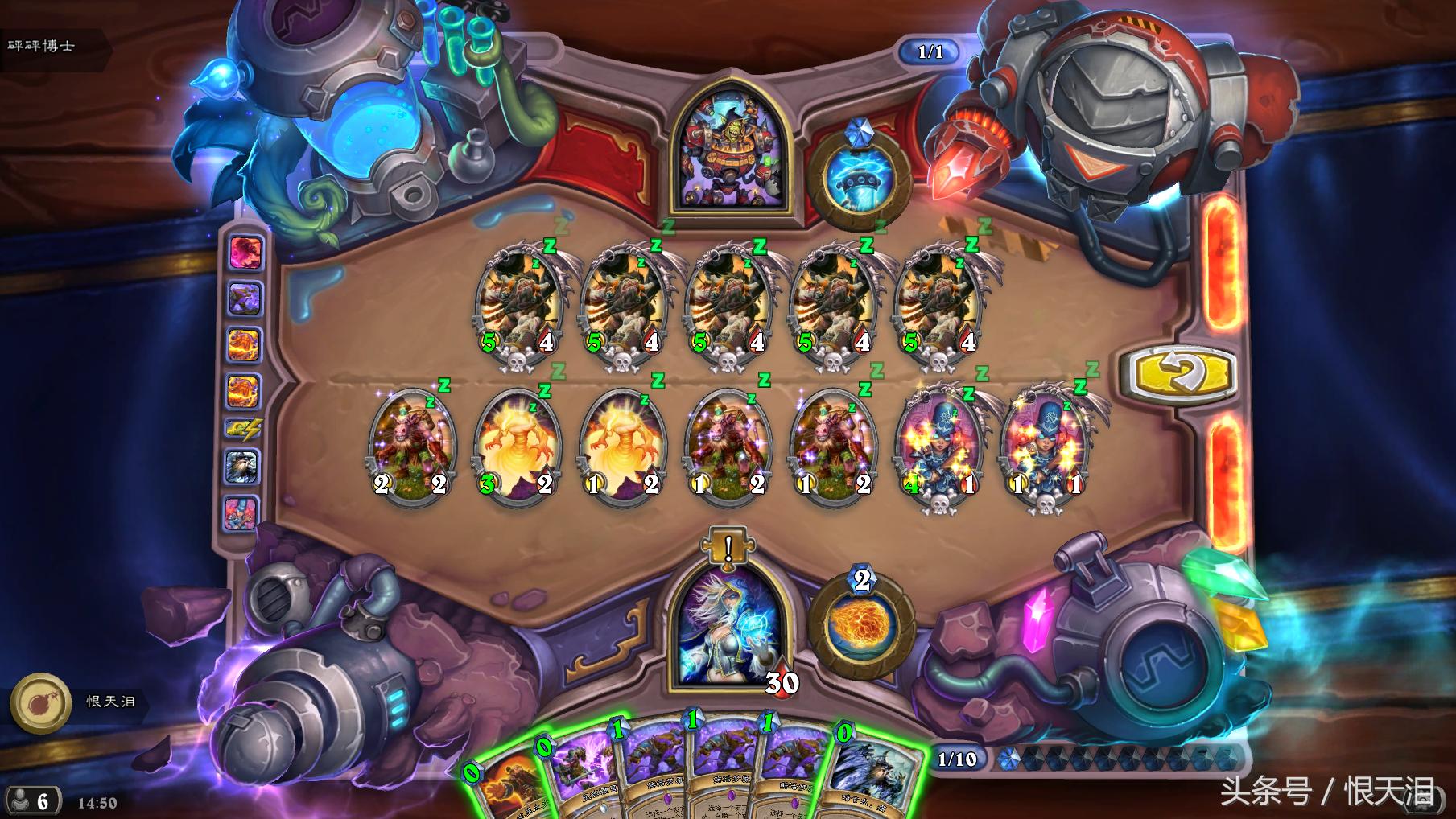Inspect the top pink history tile
The width and height of the screenshot is (1456, 819).
tap(245, 253)
